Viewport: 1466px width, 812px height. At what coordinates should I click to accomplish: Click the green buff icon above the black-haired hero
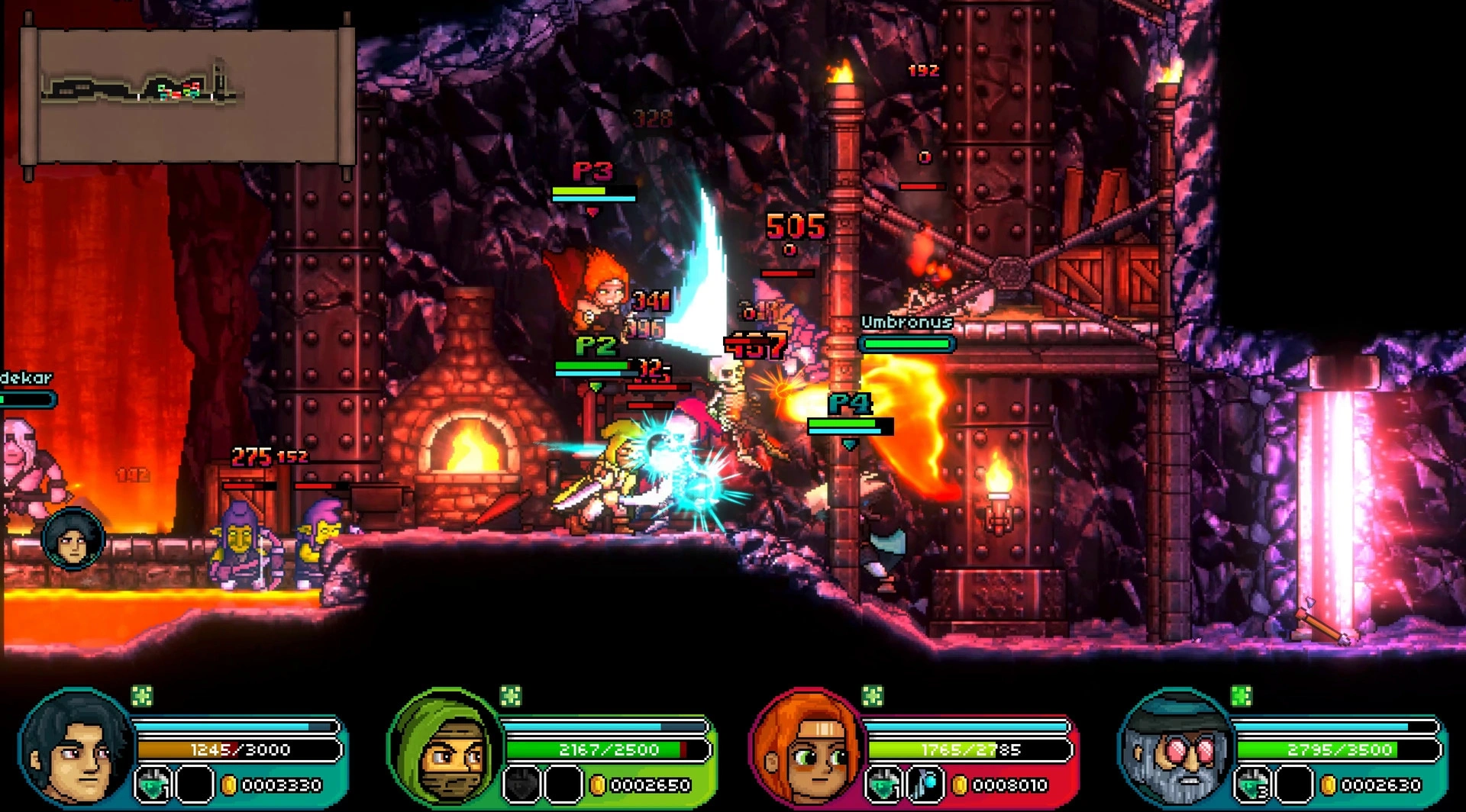point(142,696)
